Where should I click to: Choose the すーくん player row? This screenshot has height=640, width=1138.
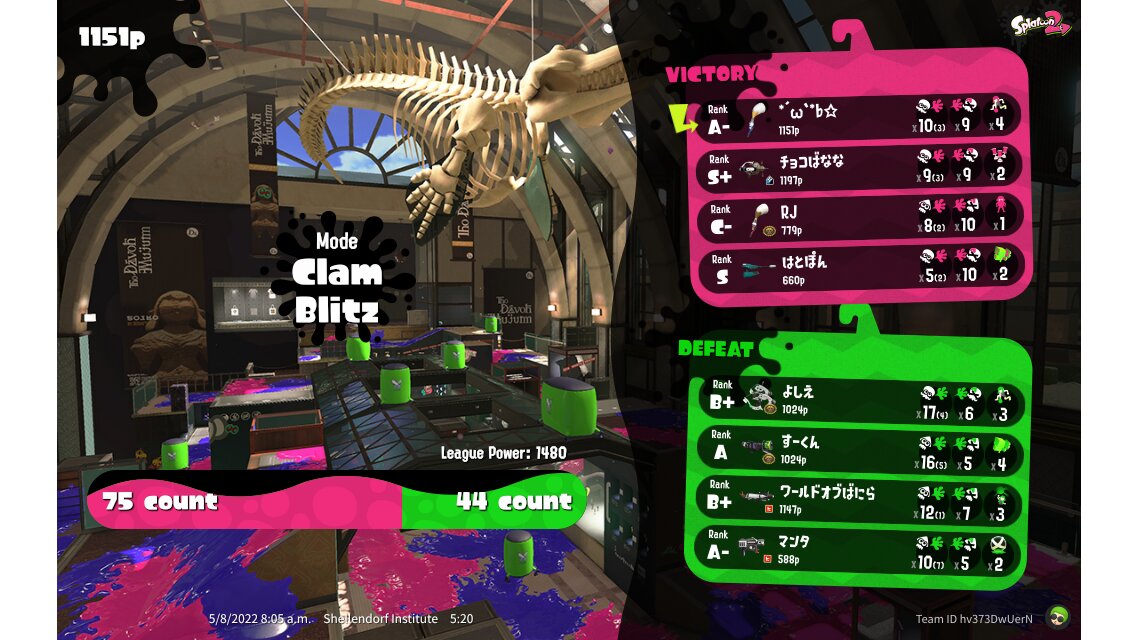click(860, 450)
